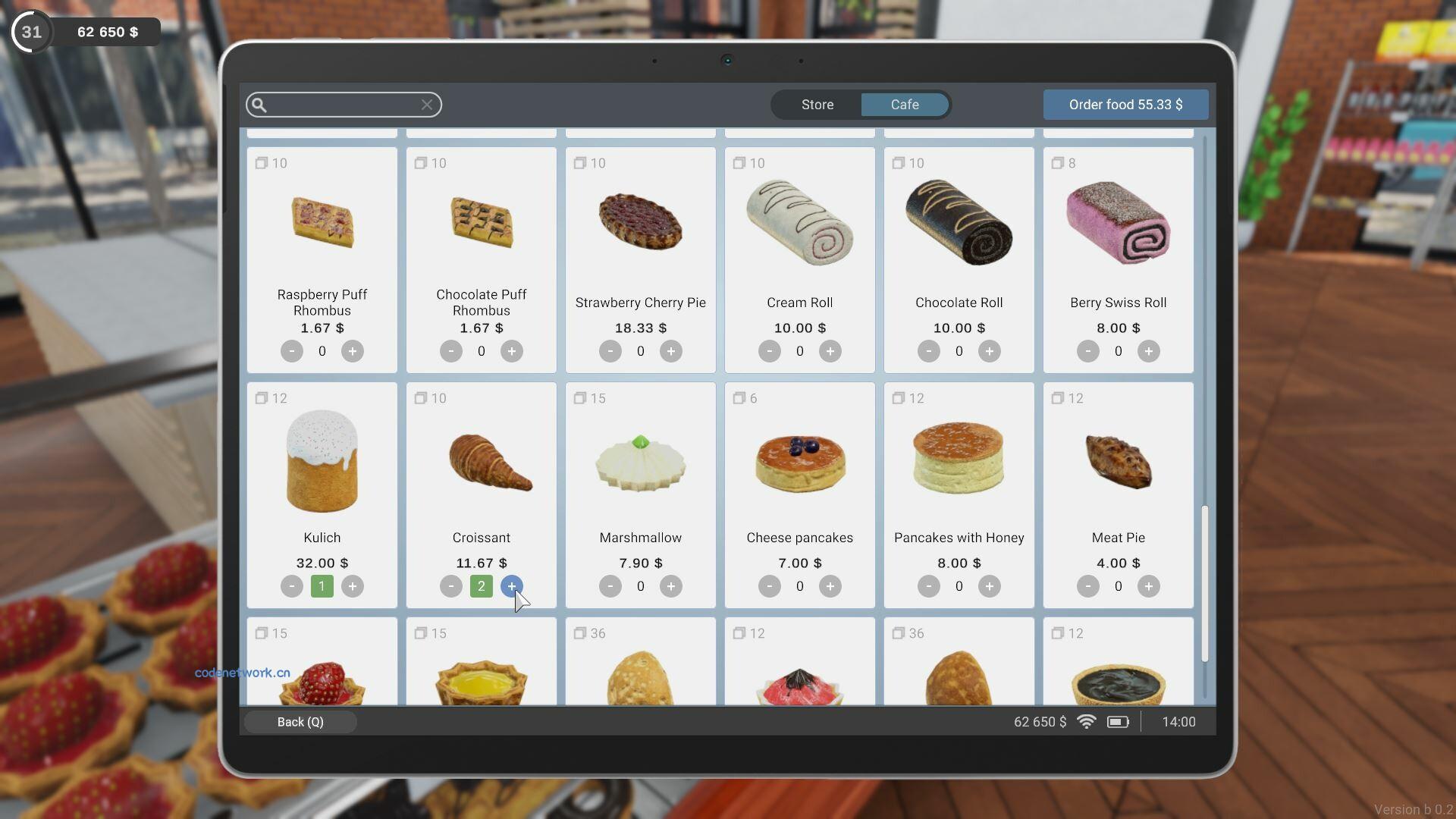Click the player level badge showing 31
Screen dimensions: 1456x819
point(30,31)
